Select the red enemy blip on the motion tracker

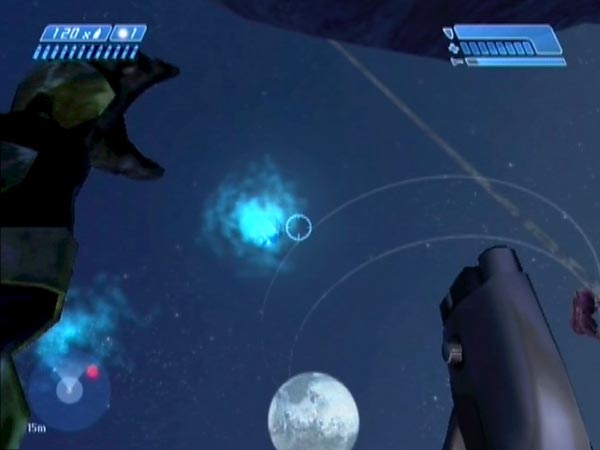(x=92, y=372)
